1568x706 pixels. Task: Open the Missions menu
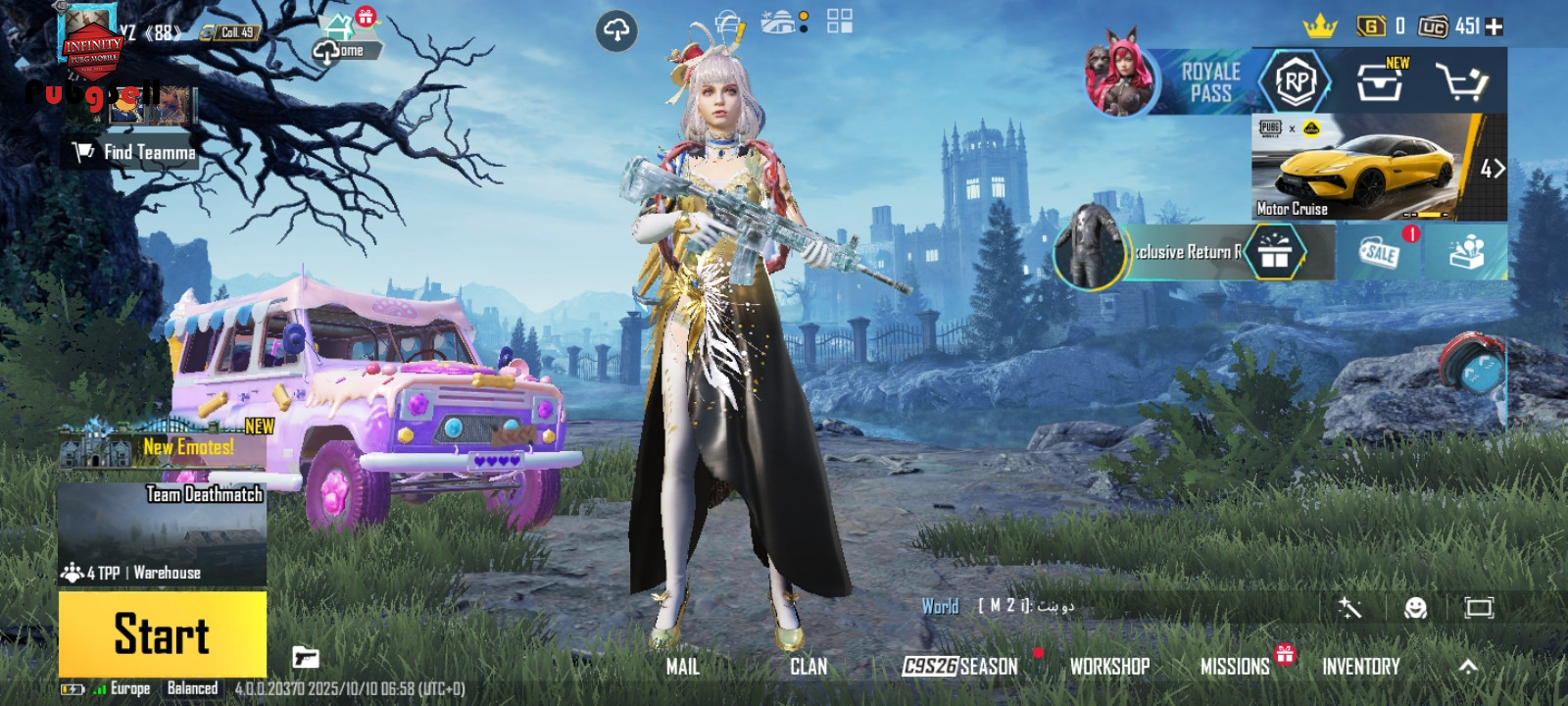coord(1235,667)
